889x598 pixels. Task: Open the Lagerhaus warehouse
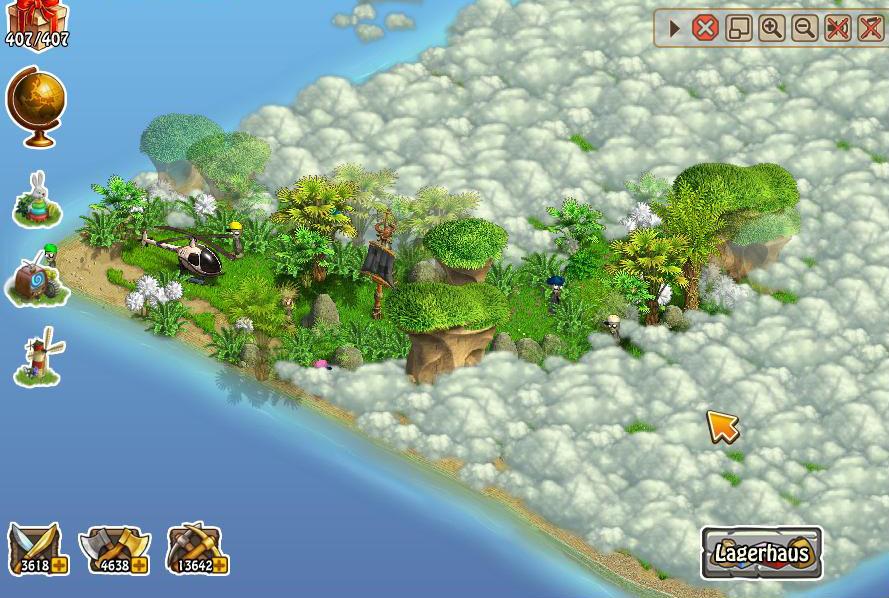(762, 553)
